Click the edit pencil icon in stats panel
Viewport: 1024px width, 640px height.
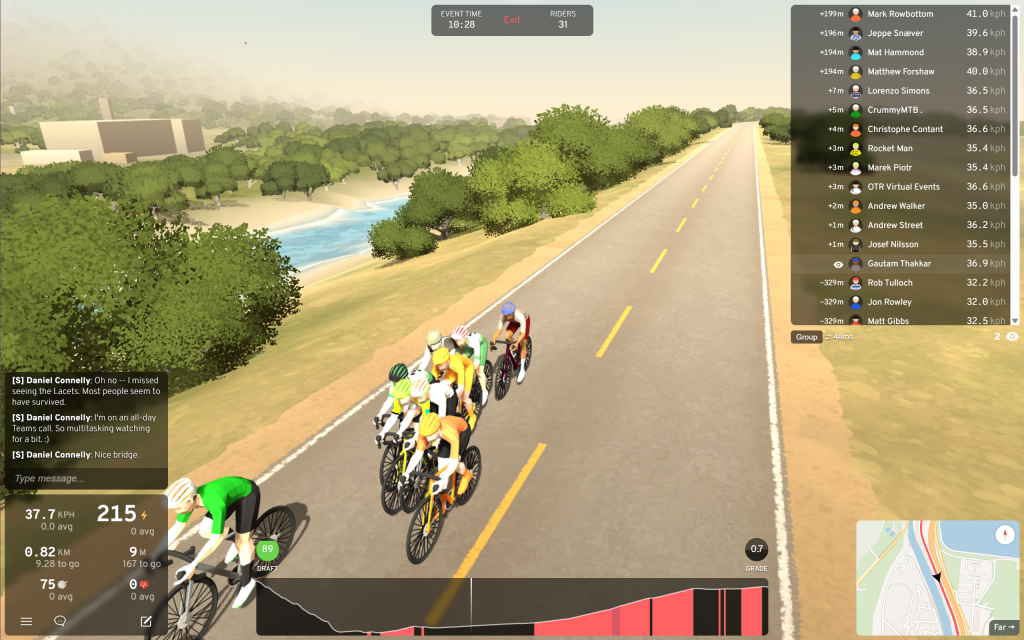coord(146,621)
